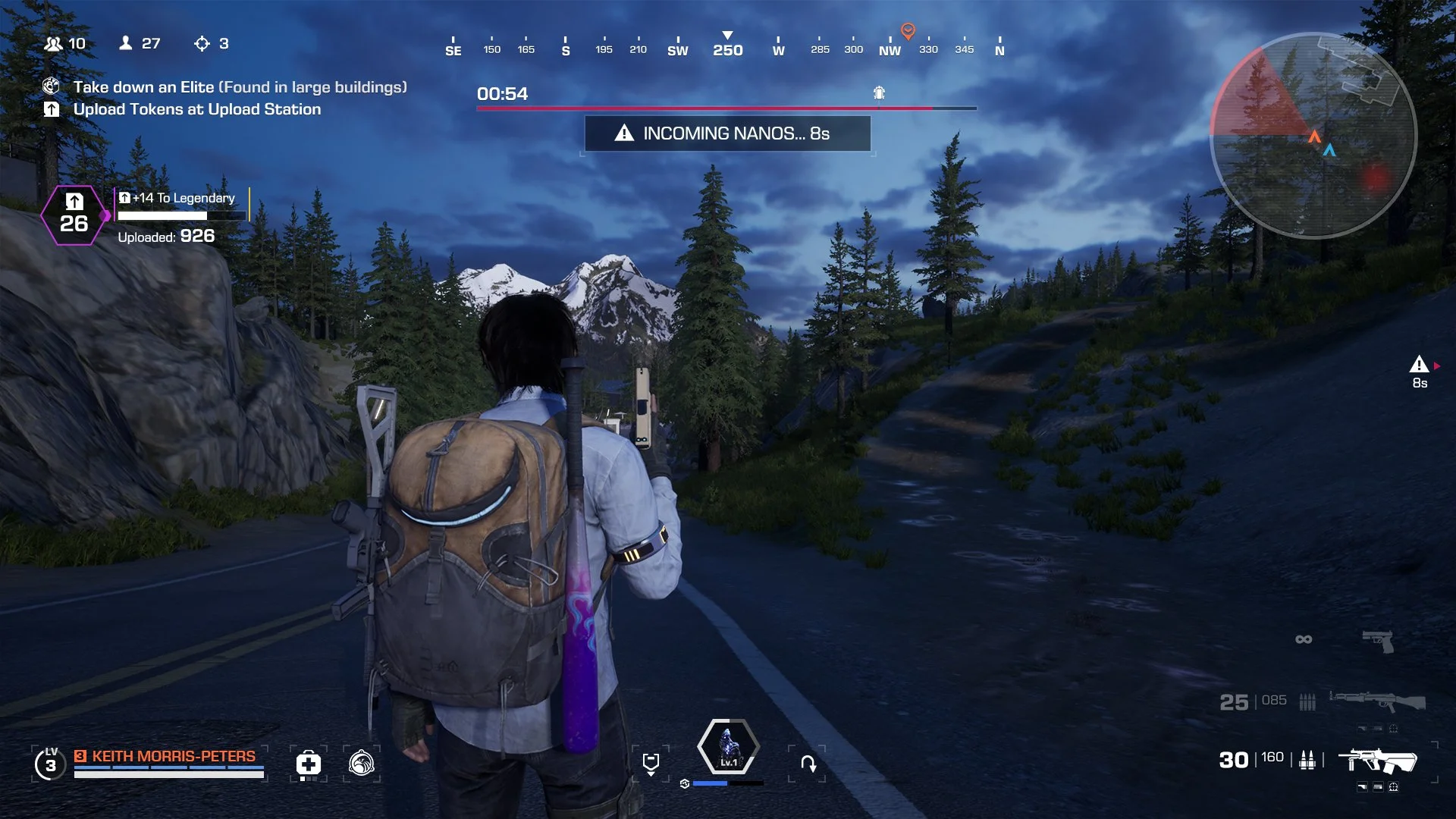Select the equipped rifle with 30 ammo
This screenshot has height=819, width=1456.
[1376, 760]
